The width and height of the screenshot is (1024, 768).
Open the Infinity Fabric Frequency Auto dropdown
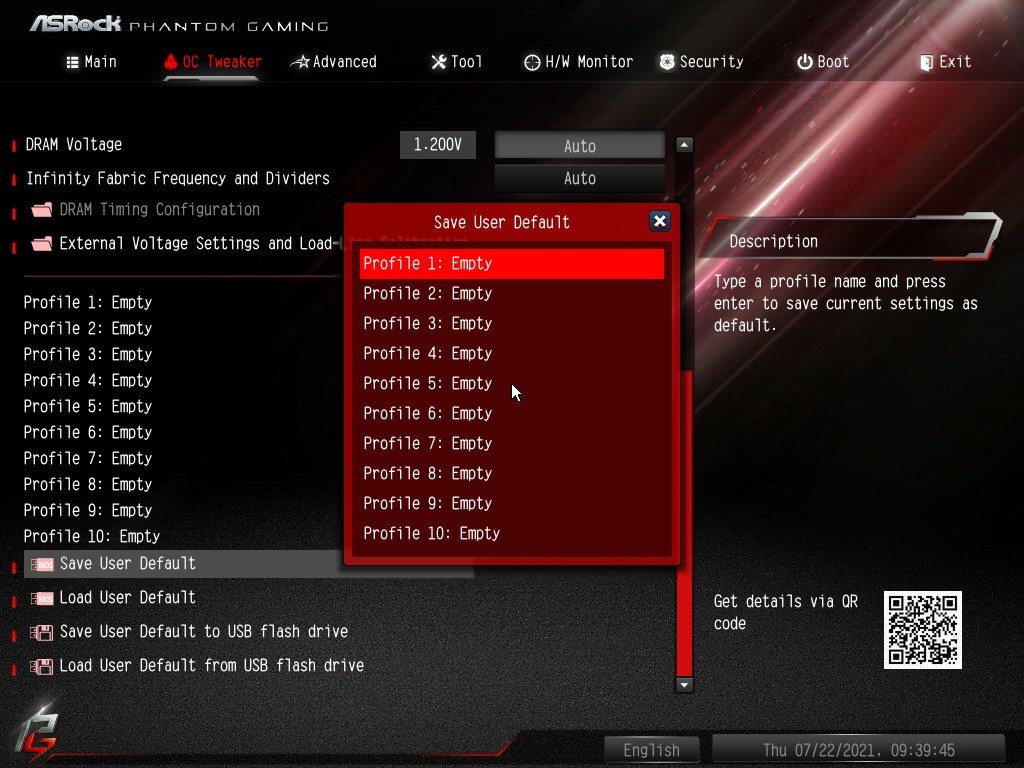[580, 179]
